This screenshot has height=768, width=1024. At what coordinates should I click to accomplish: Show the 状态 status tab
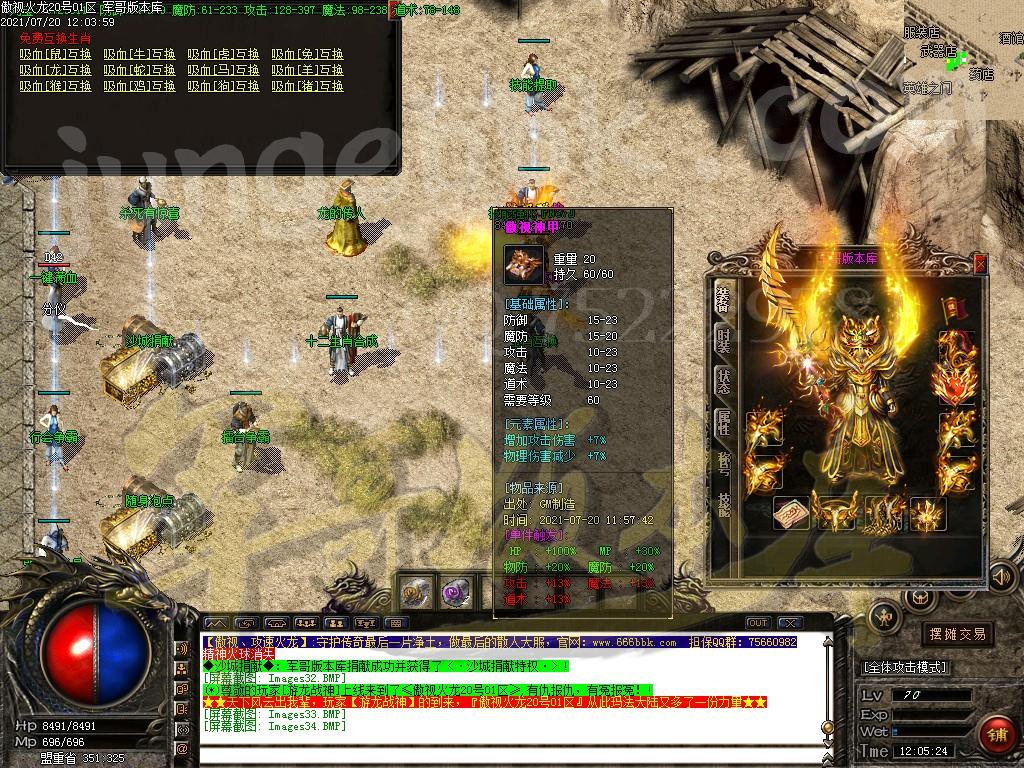coord(723,381)
